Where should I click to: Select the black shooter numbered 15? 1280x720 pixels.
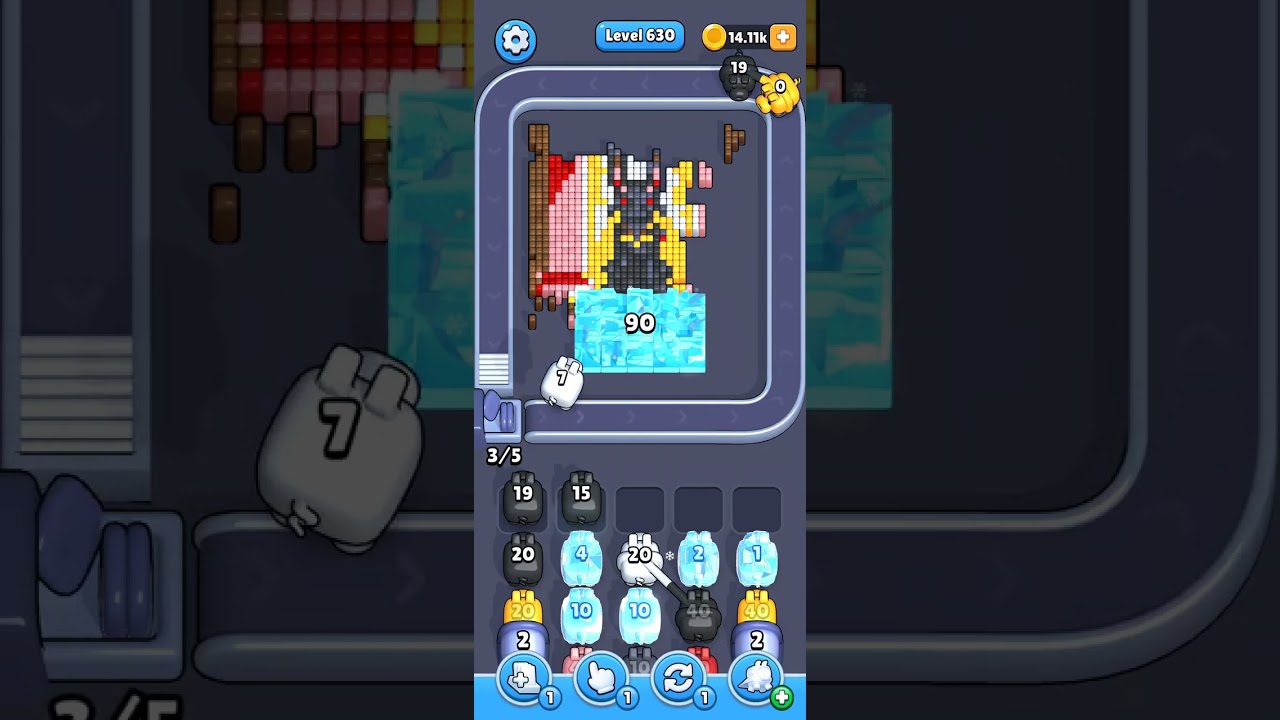click(x=581, y=500)
